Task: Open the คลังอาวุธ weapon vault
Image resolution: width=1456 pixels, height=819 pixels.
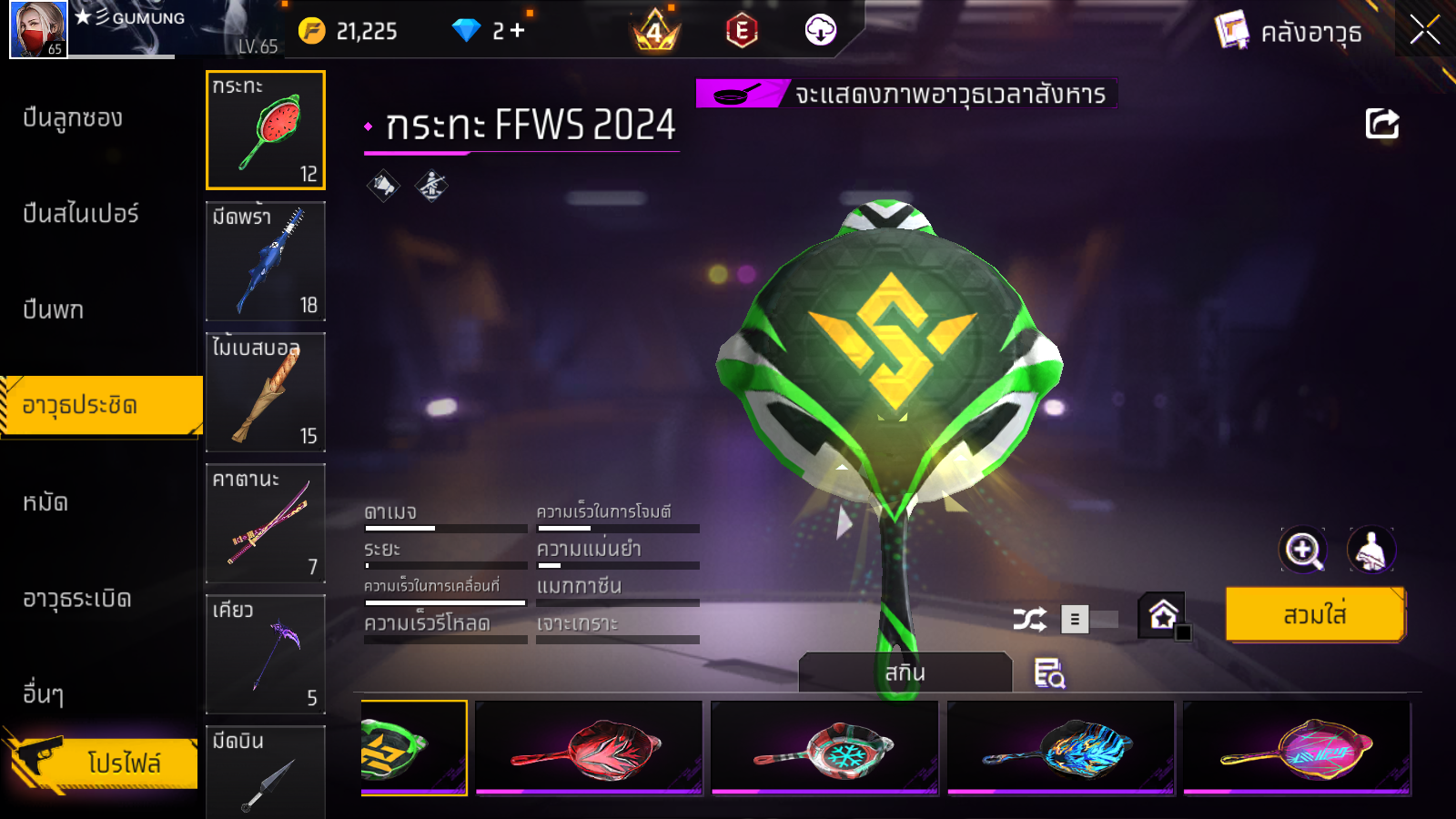Action: (1289, 33)
